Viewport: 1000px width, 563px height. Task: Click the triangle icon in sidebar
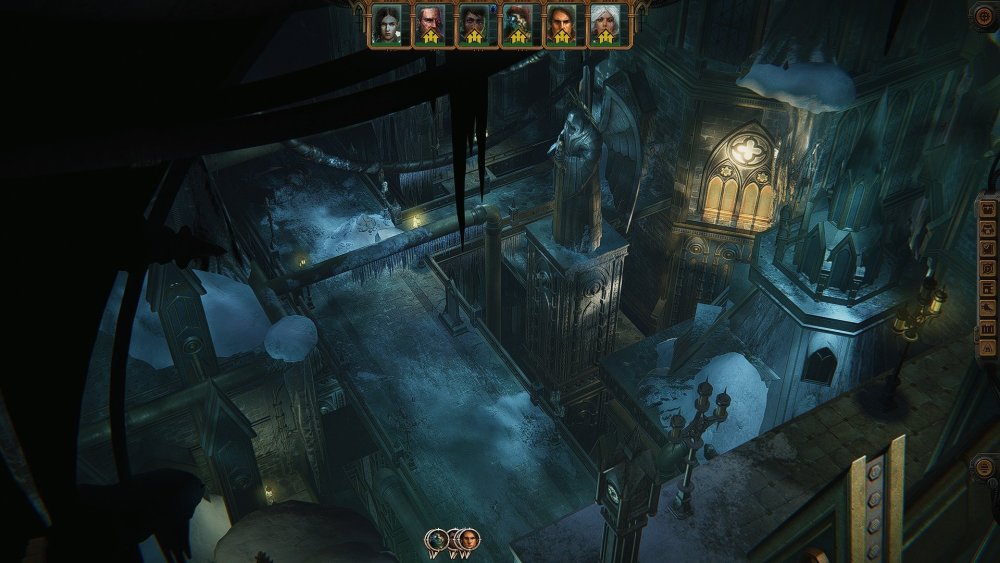988,347
